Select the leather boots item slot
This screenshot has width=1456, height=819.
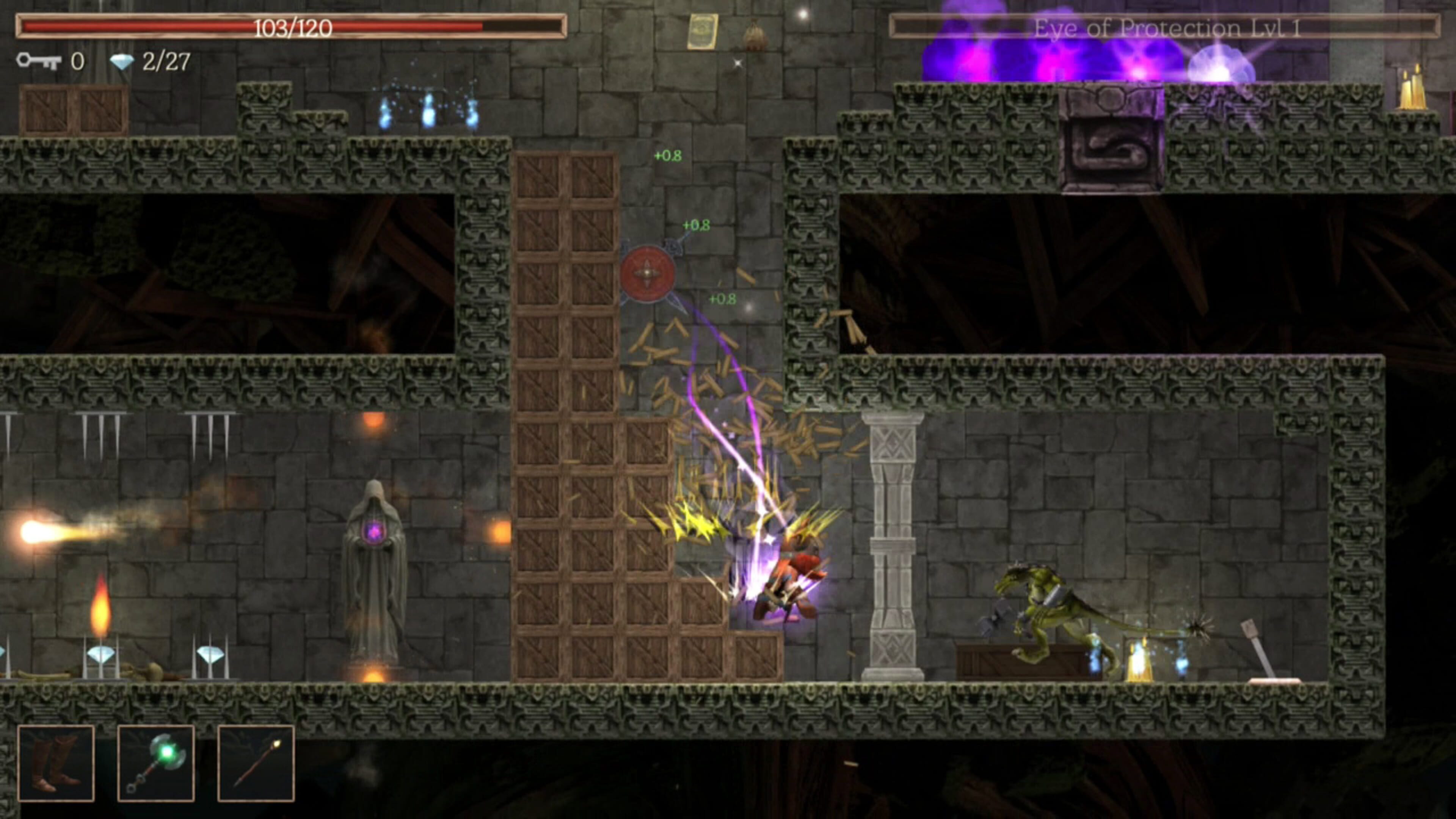tap(56, 763)
